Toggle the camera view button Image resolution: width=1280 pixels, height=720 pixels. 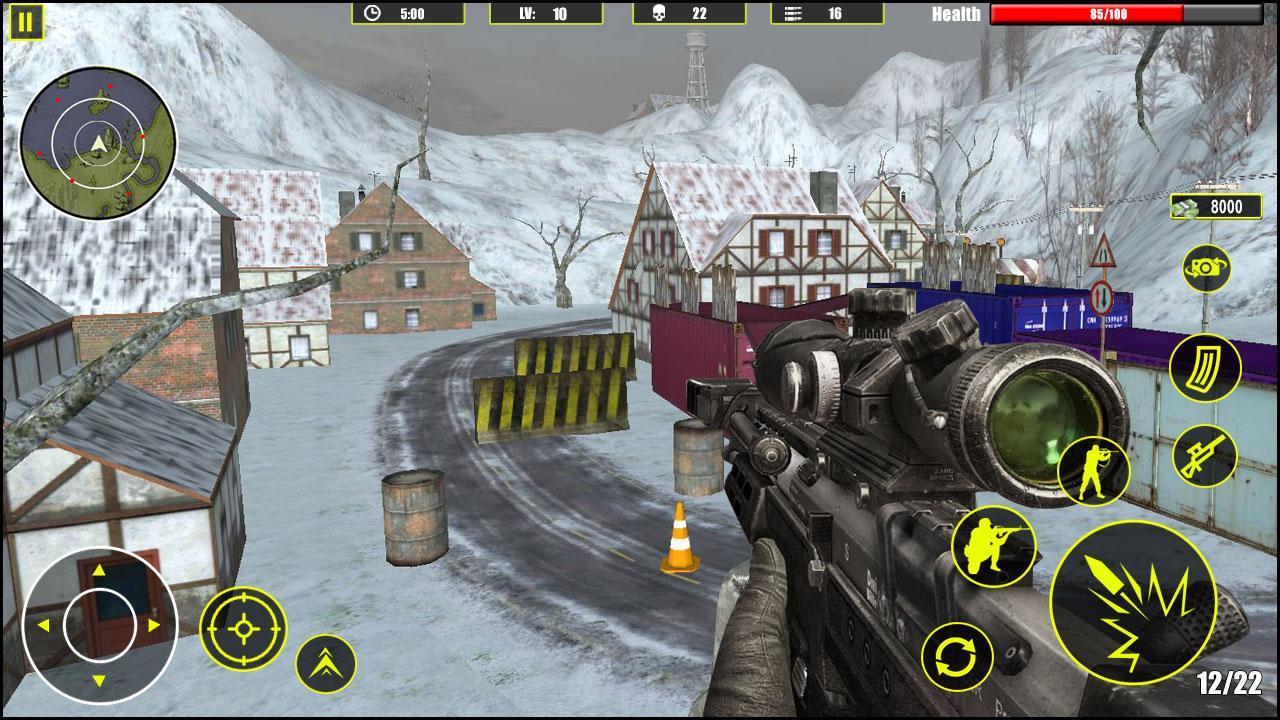1206,268
